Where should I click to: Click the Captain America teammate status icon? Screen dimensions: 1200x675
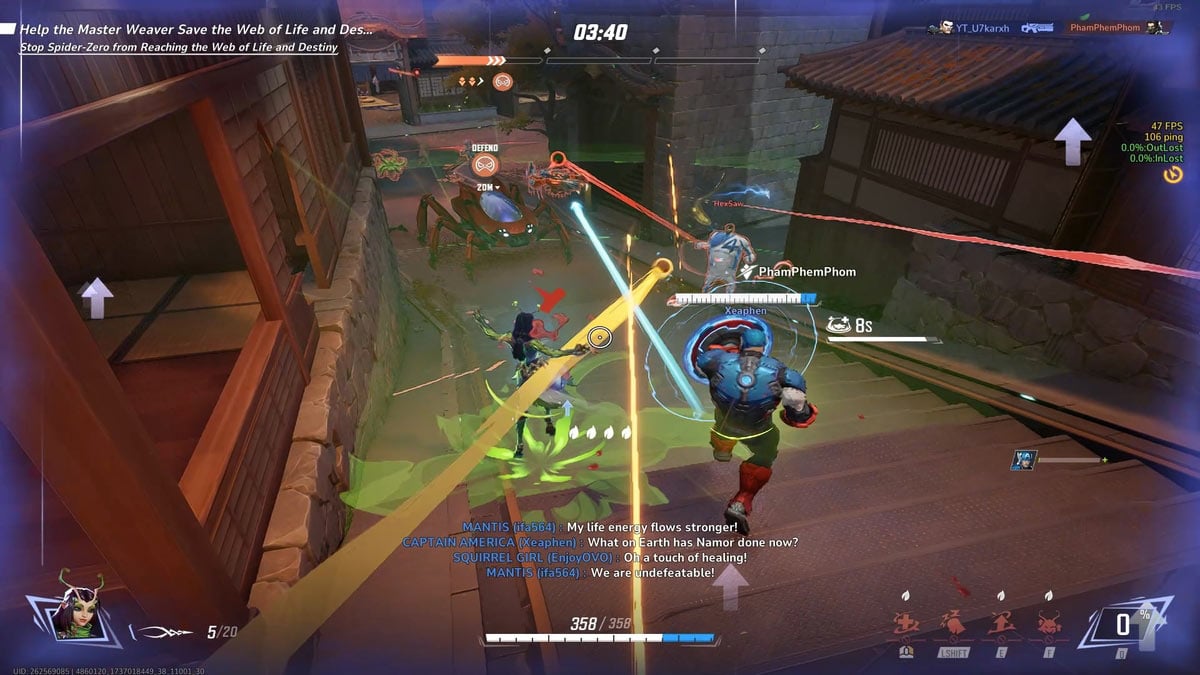1023,460
